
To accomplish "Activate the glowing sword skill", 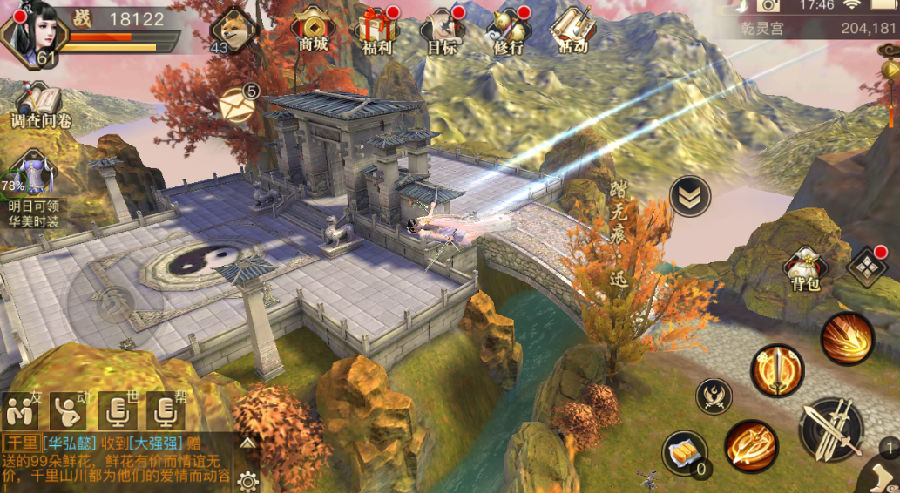I will 776,370.
